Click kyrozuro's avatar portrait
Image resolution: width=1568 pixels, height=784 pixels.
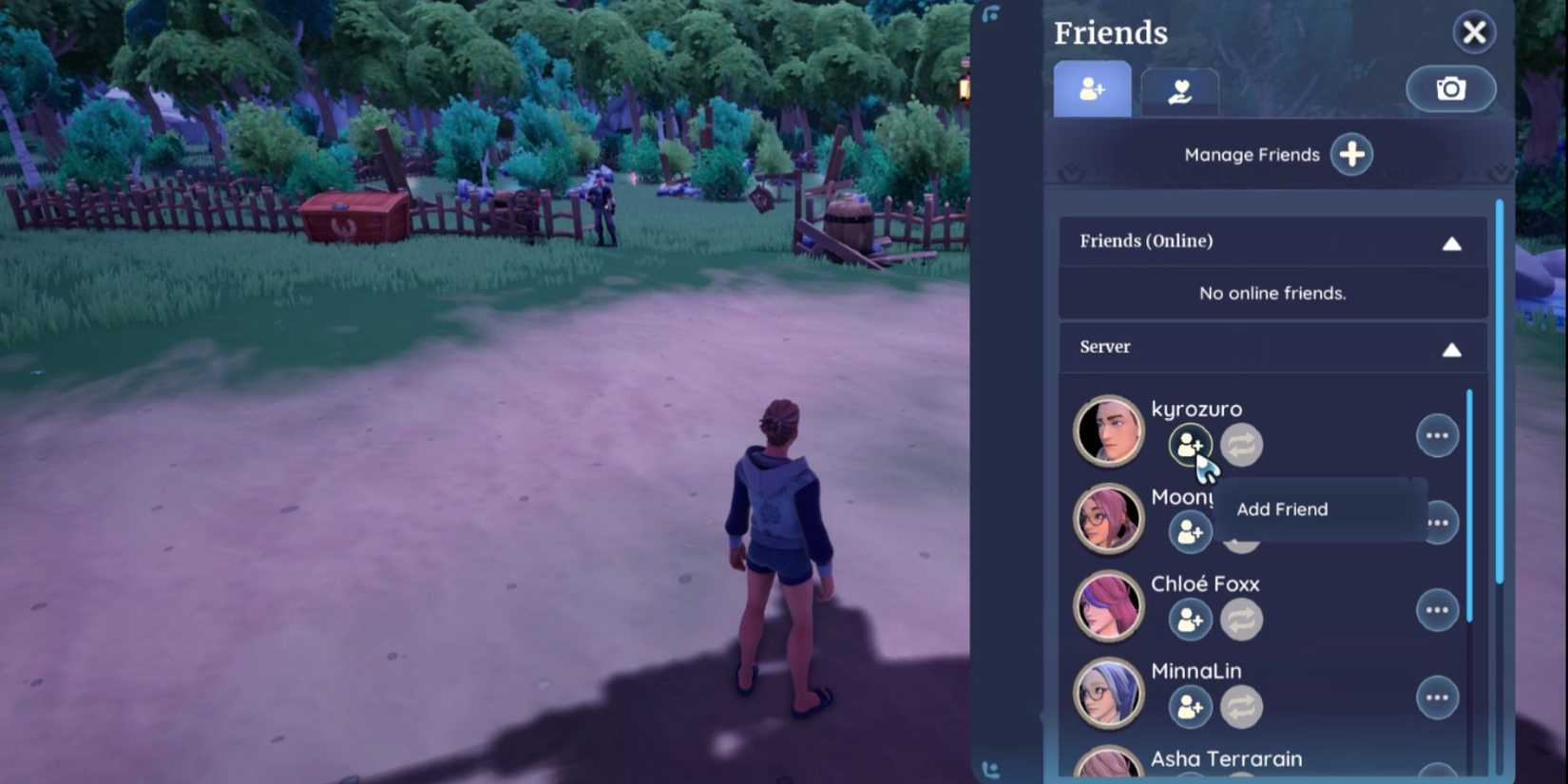[x=1108, y=430]
